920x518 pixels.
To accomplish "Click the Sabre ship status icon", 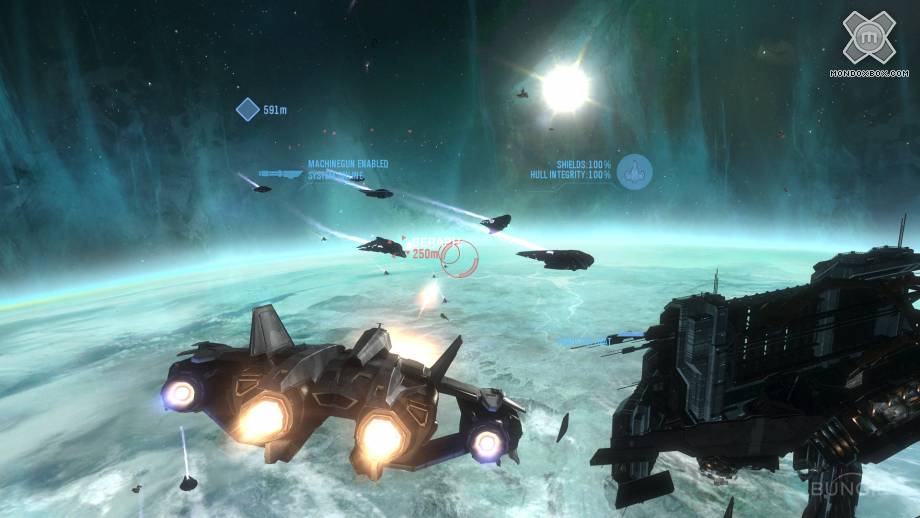I will point(634,172).
